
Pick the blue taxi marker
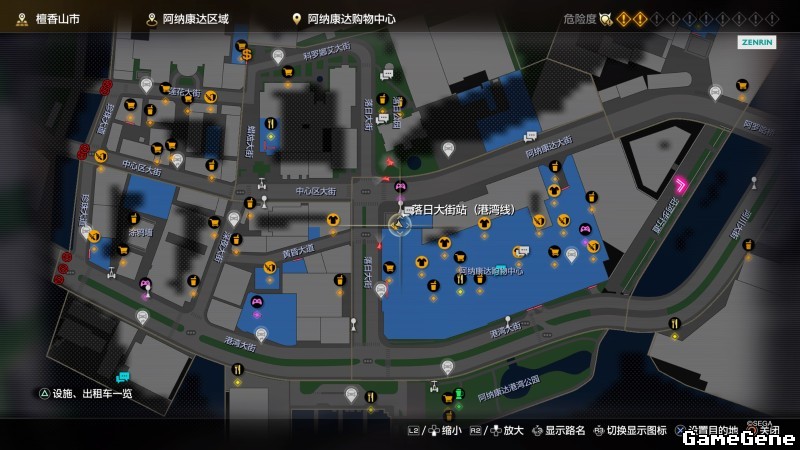click(123, 376)
